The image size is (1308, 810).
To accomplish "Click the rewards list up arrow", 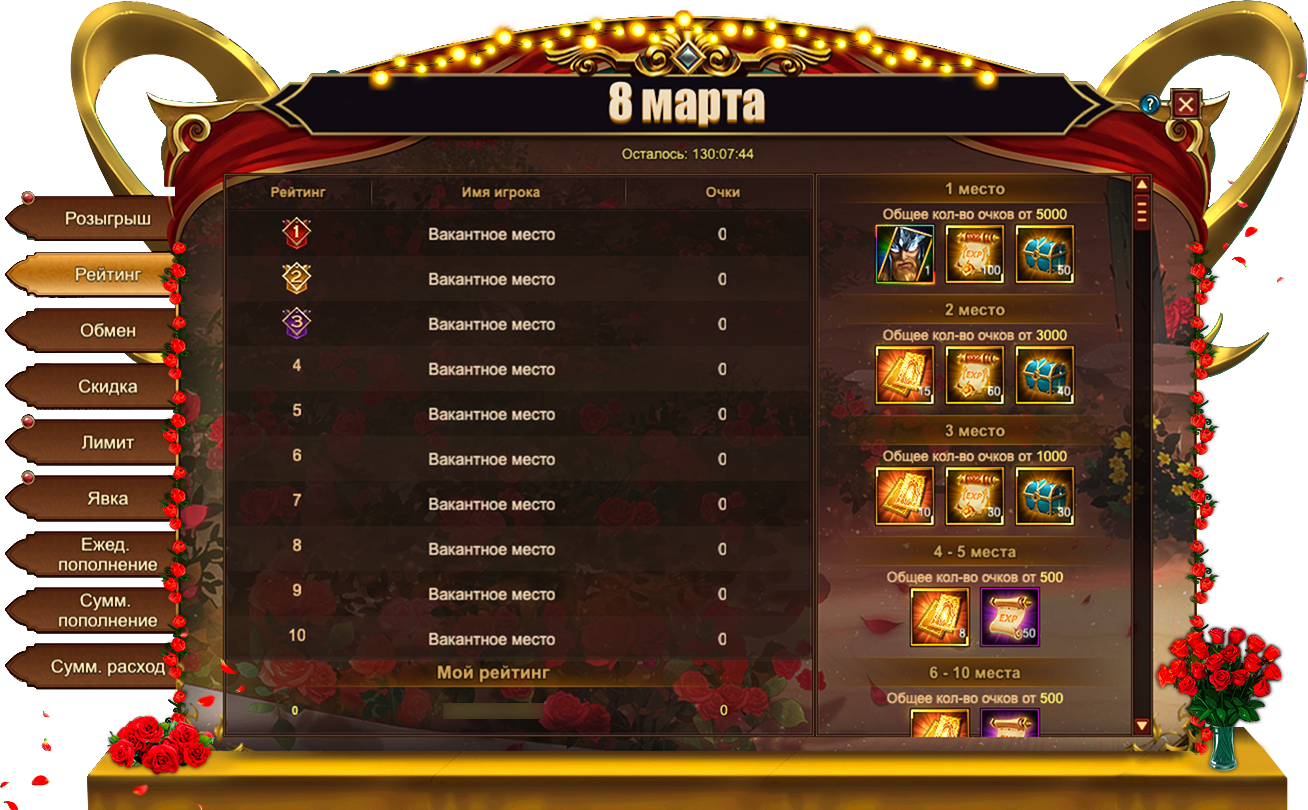I will click(1141, 185).
